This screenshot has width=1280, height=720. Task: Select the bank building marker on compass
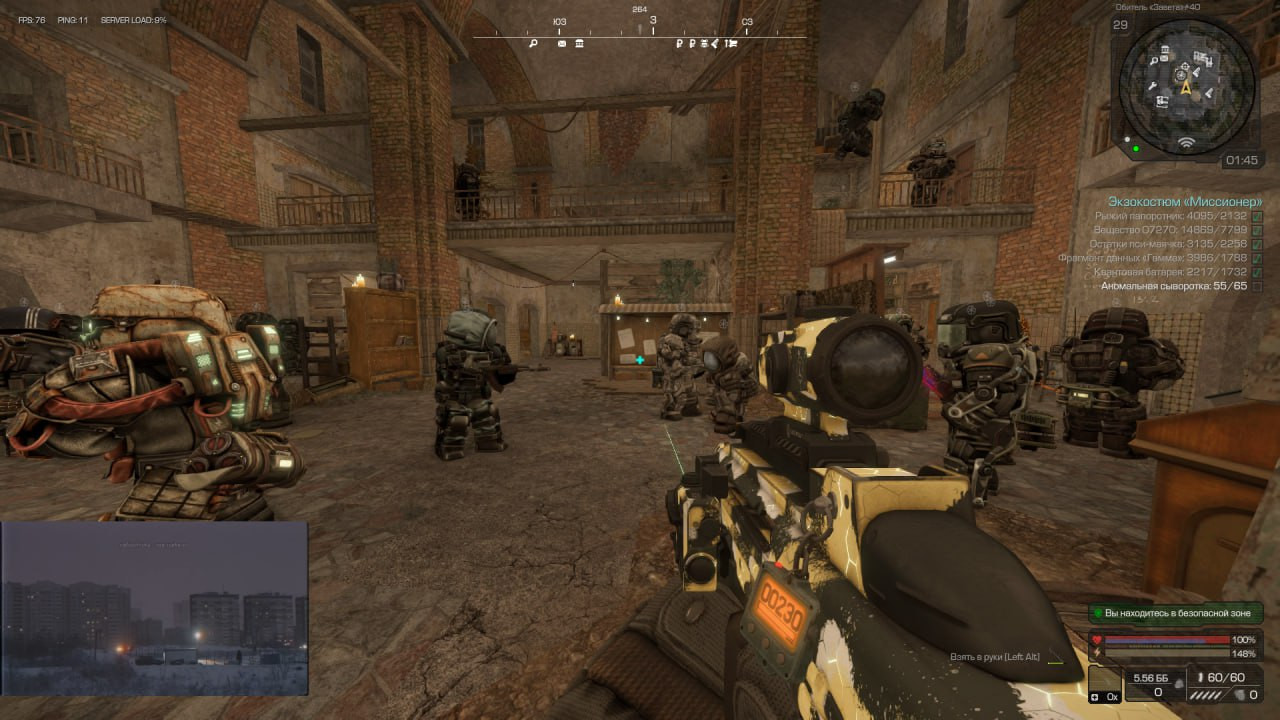[x=579, y=44]
